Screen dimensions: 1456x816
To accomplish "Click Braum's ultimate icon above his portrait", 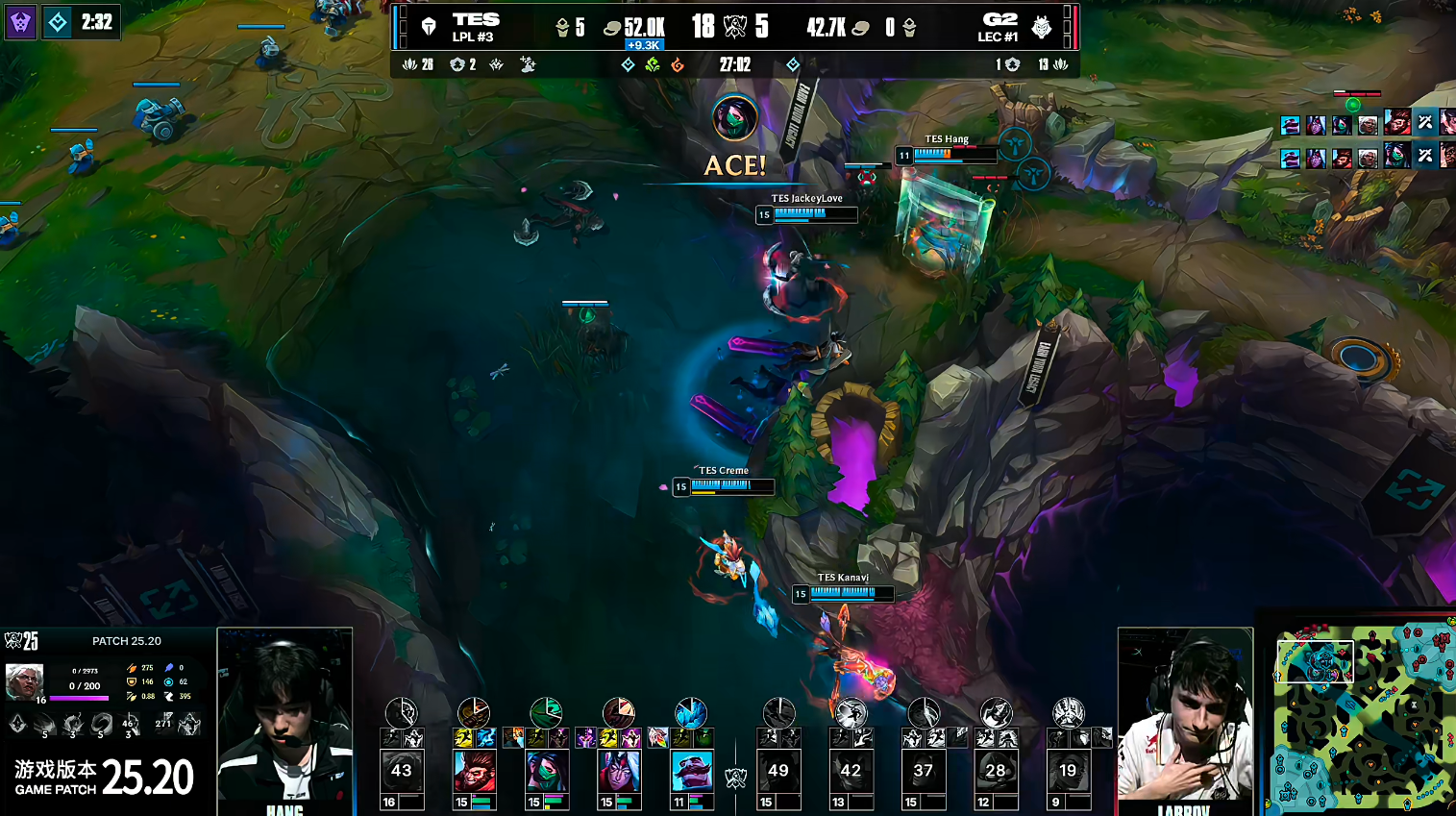I will [691, 712].
